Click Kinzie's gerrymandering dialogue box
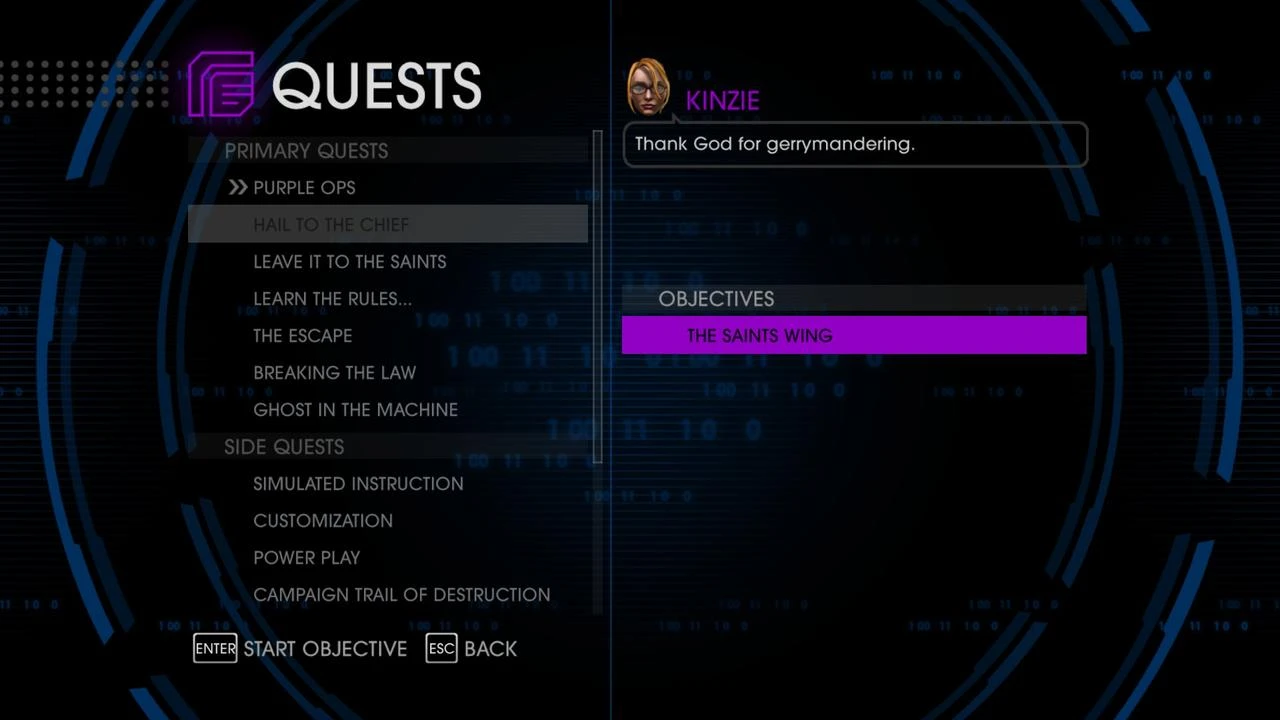This screenshot has height=720, width=1280. [x=855, y=143]
